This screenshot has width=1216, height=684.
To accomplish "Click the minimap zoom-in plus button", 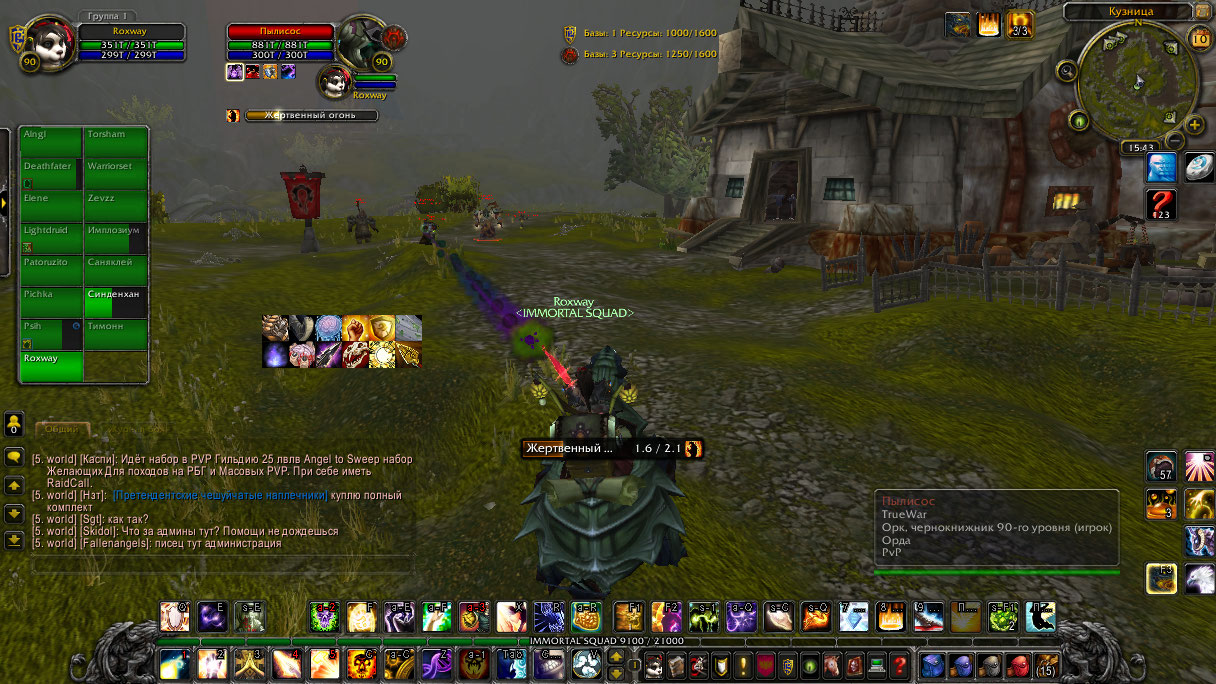I will 1195,125.
